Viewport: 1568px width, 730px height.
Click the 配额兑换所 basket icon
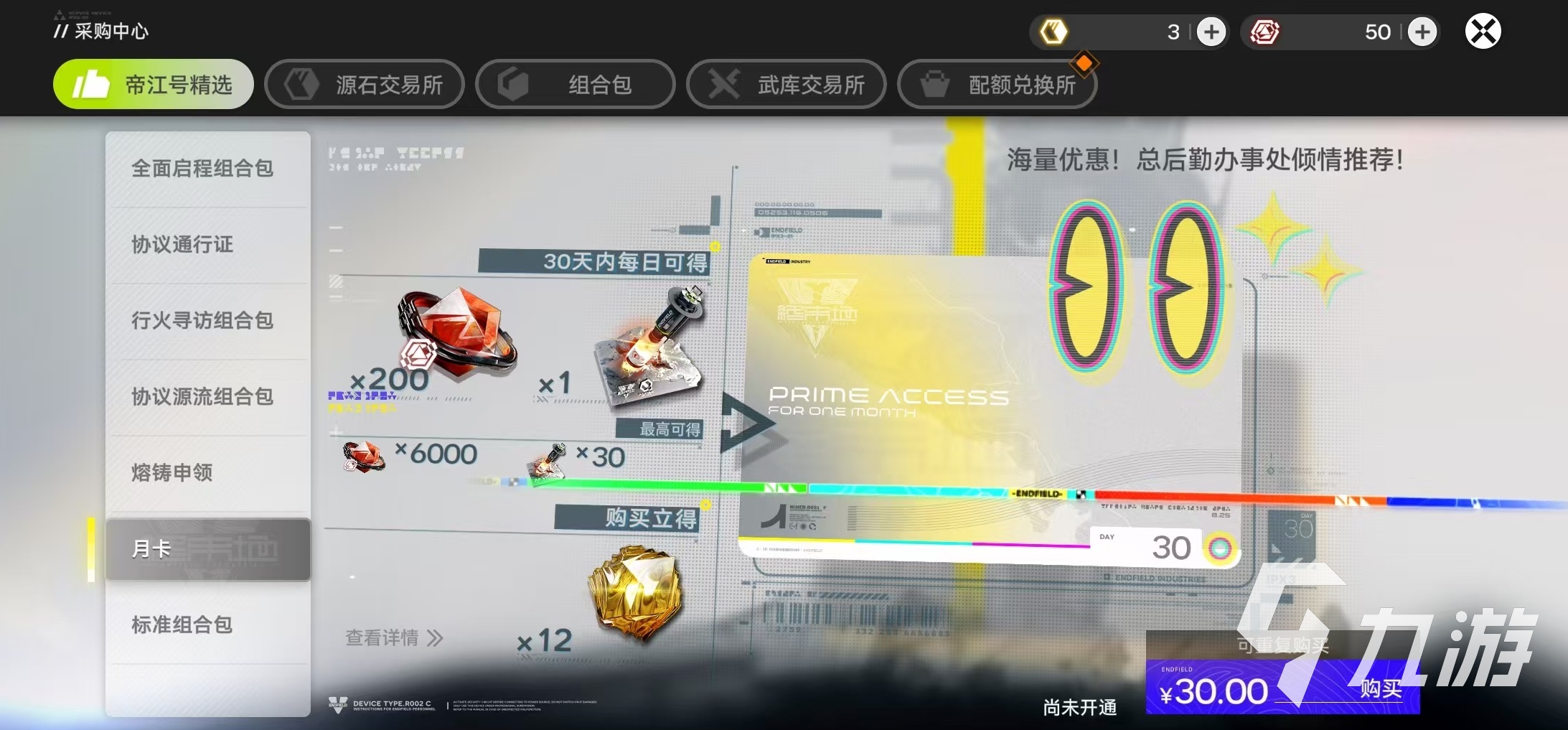click(934, 84)
